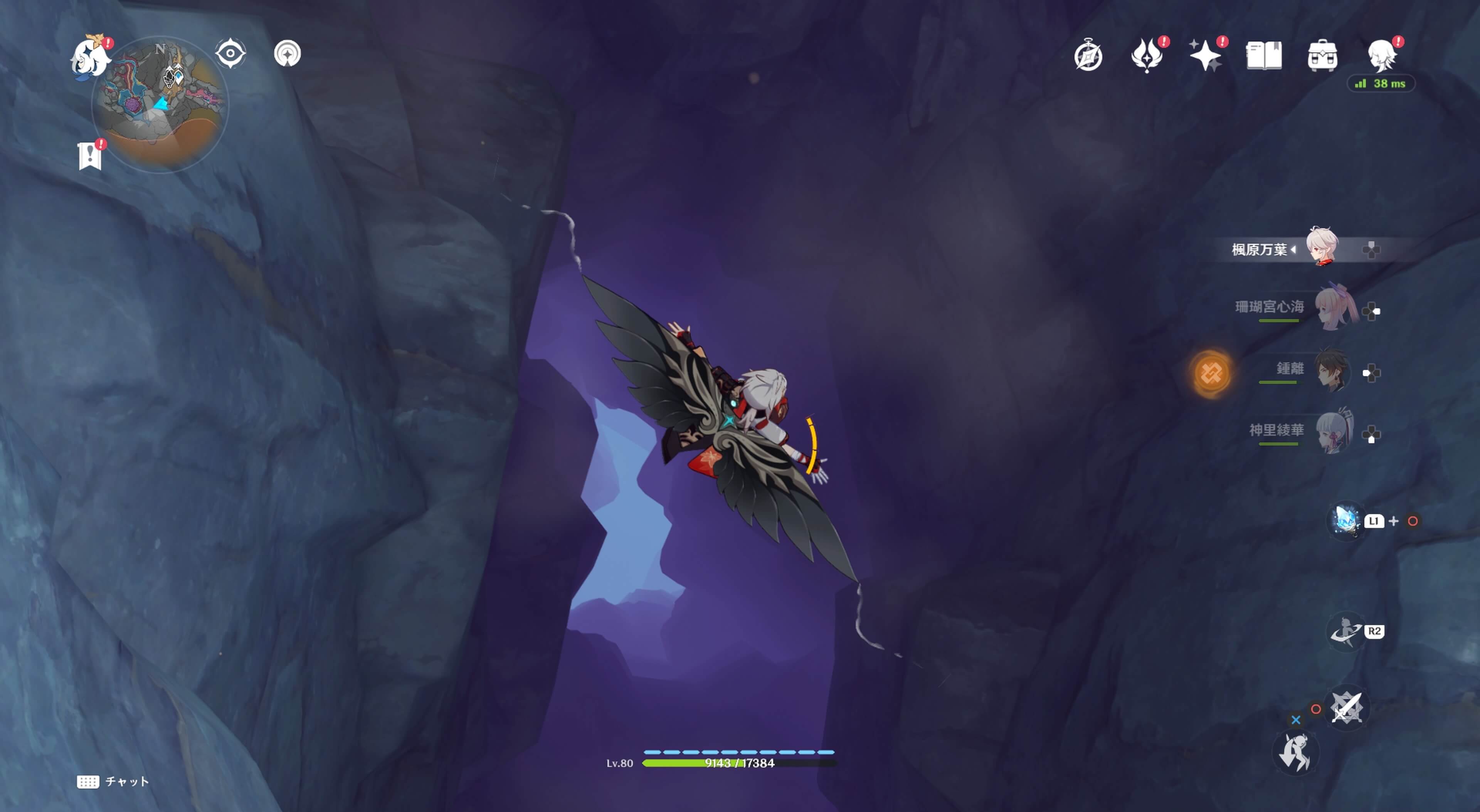This screenshot has width=1480, height=812.
Task: Open the adventurer handbook book icon
Action: tap(1263, 56)
